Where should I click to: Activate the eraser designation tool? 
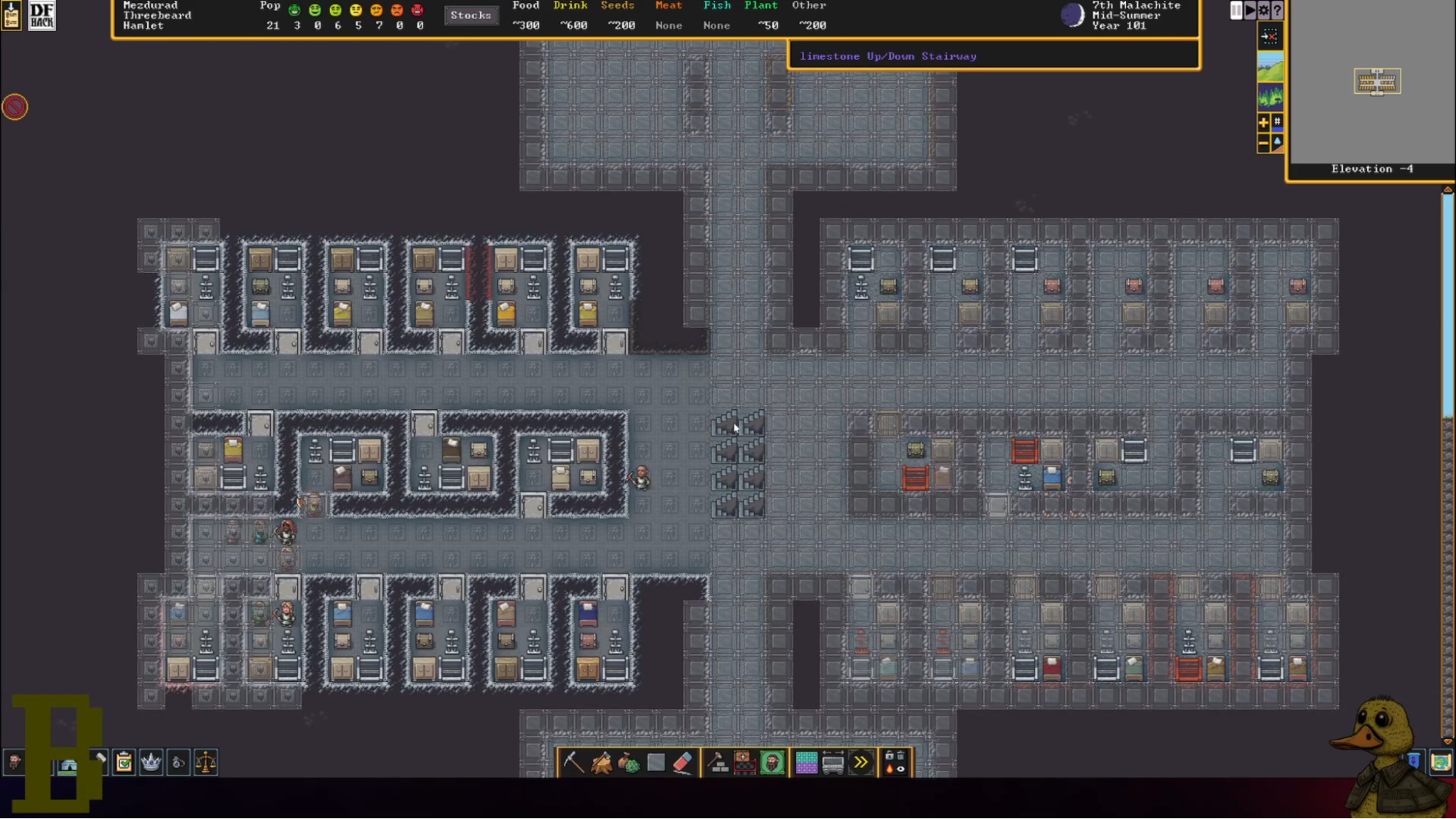[x=682, y=762]
